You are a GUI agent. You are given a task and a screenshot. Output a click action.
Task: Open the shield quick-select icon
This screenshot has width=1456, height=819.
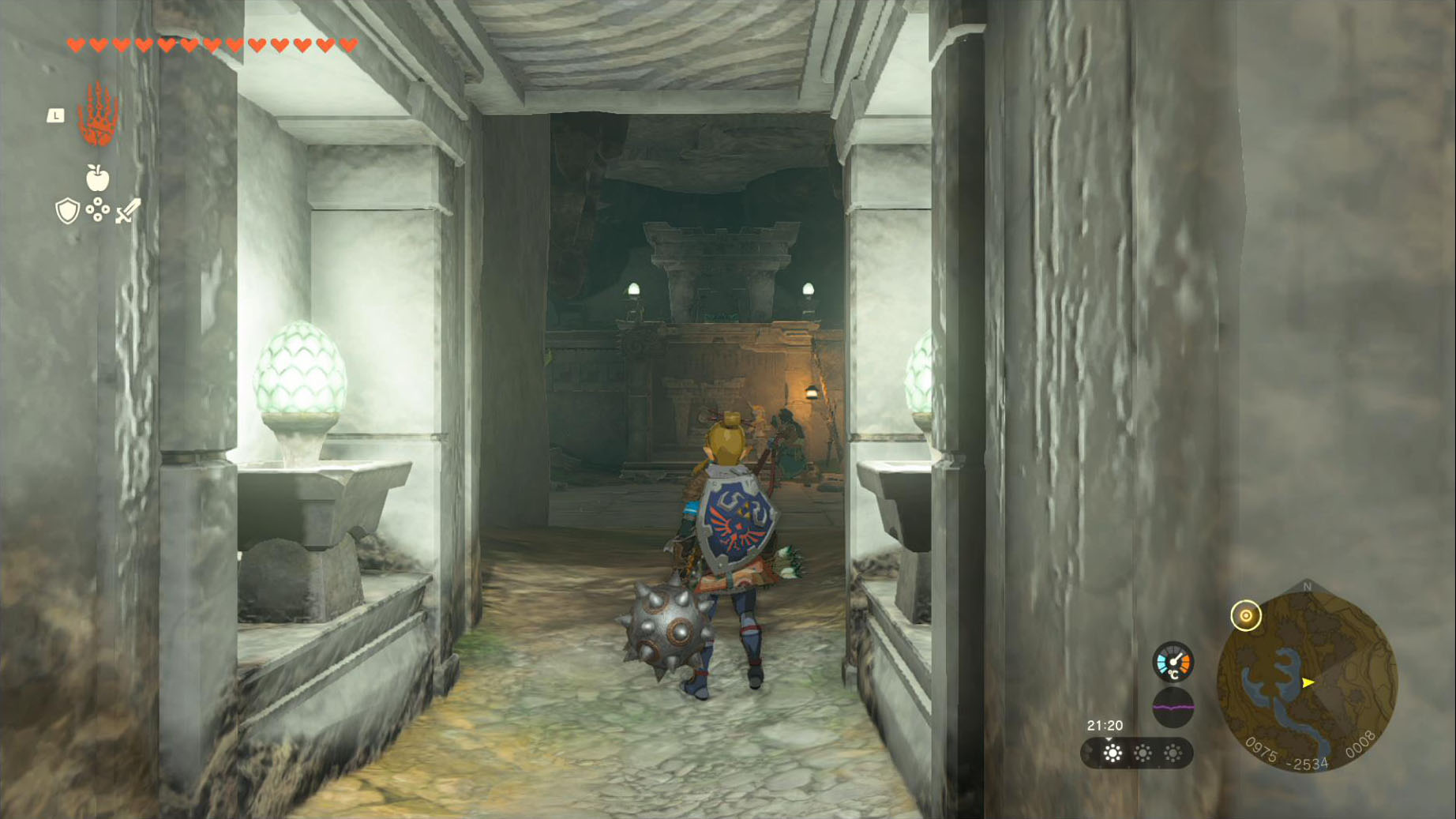pos(68,211)
